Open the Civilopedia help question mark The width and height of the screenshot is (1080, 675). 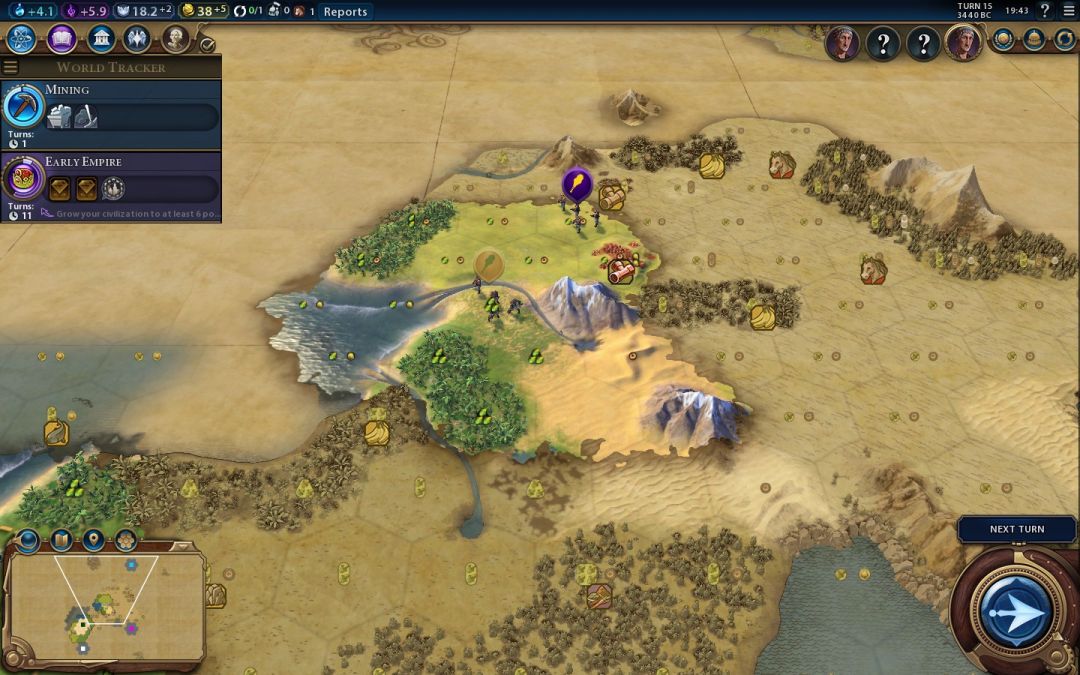[1045, 11]
